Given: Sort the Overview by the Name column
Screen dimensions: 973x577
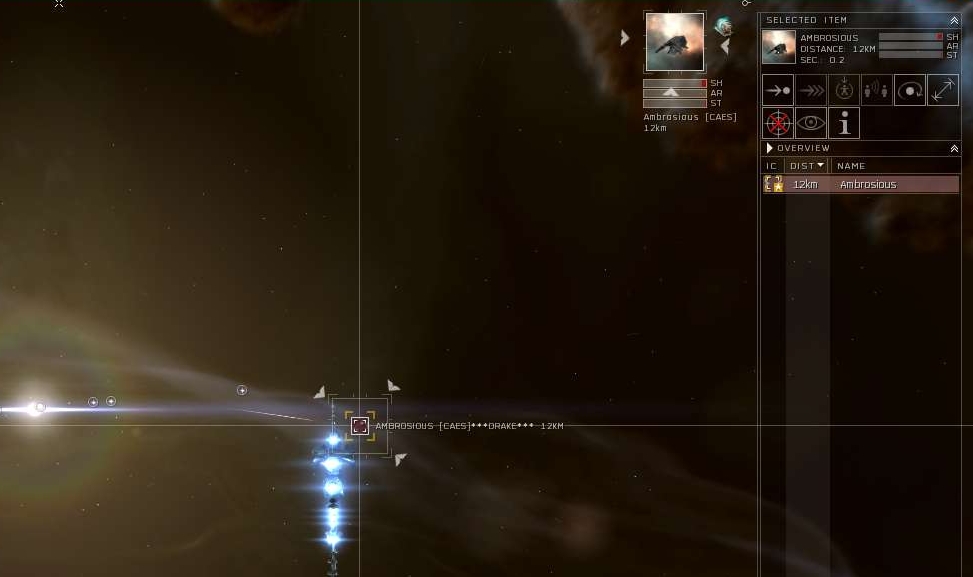Looking at the screenshot, I should 851,166.
